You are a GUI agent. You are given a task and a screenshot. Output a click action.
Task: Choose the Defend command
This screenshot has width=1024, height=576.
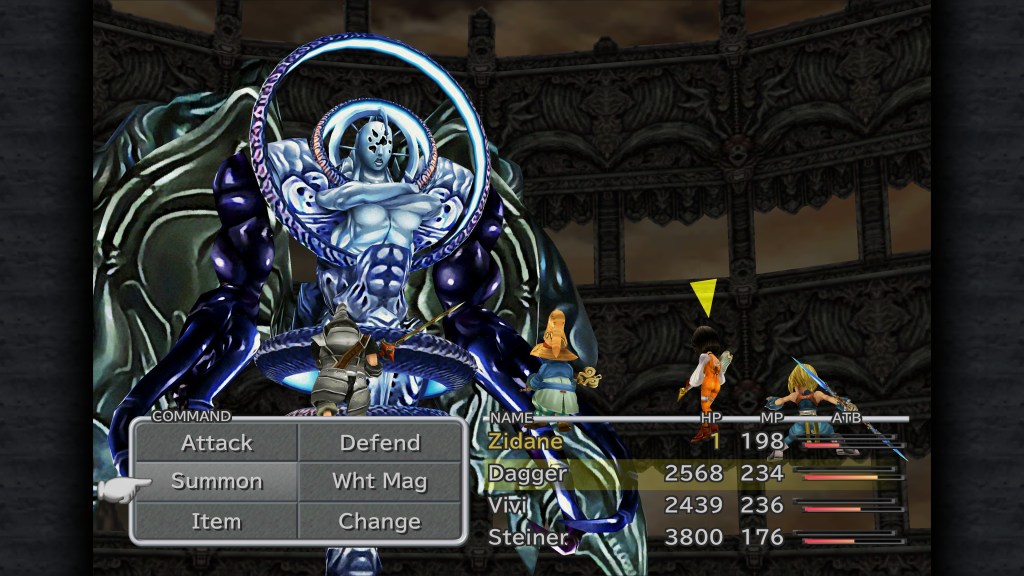[380, 442]
